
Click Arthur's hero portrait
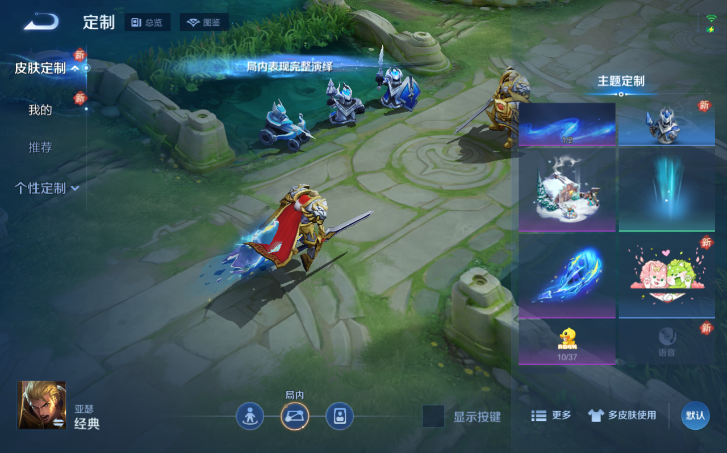(x=42, y=405)
